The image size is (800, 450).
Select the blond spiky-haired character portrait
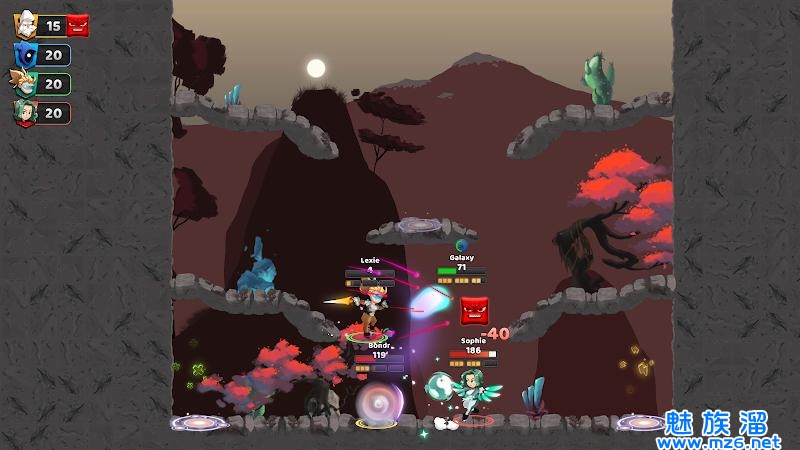25,84
